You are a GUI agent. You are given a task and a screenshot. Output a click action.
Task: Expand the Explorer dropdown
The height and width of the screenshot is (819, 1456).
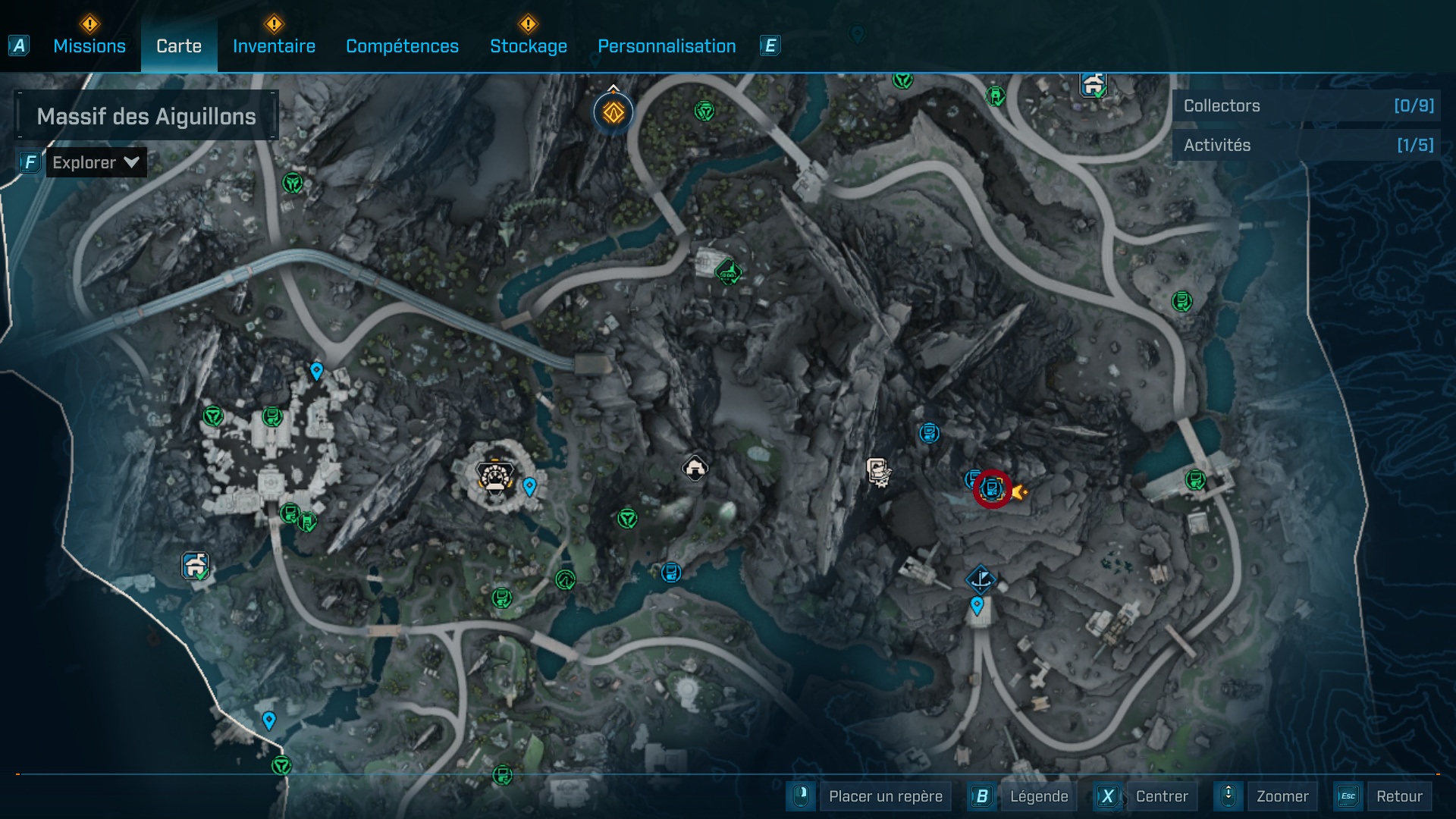(x=96, y=162)
